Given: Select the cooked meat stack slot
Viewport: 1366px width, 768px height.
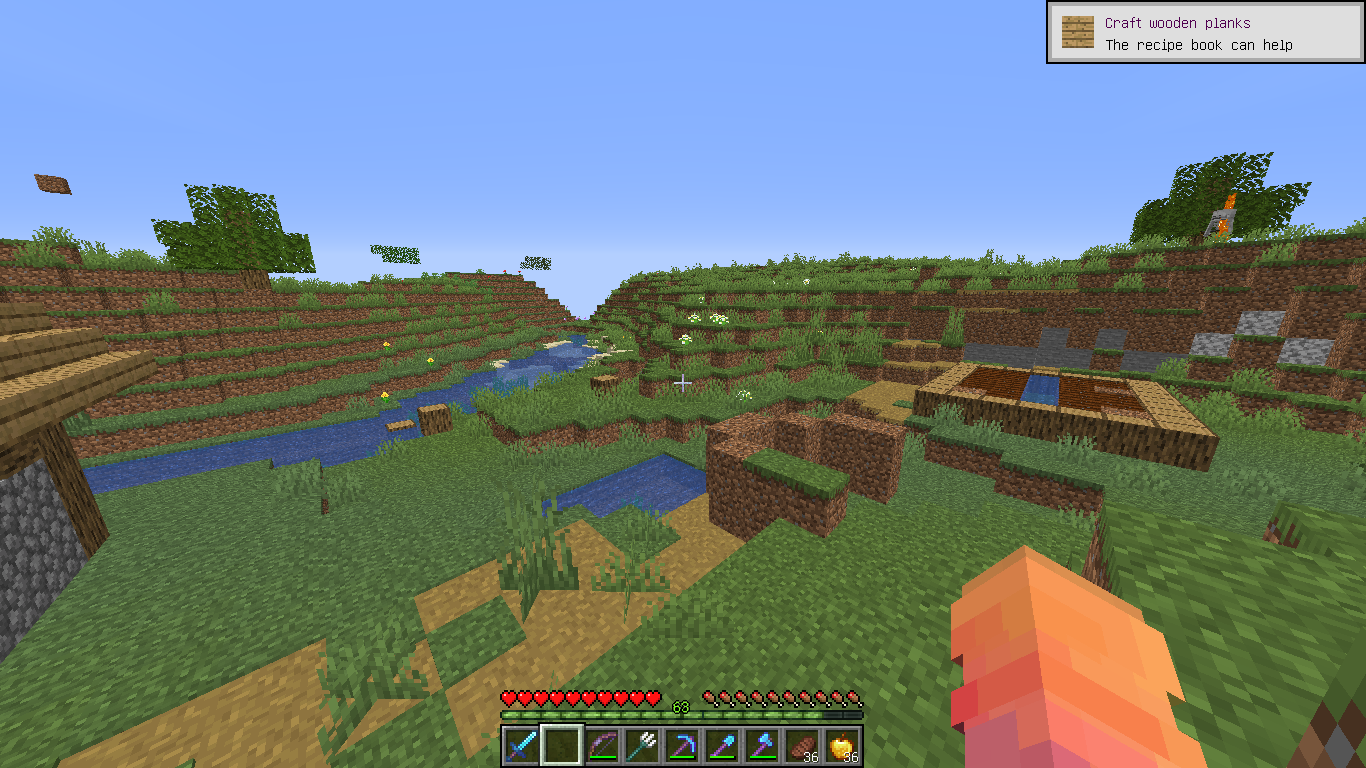Looking at the screenshot, I should pos(802,746).
